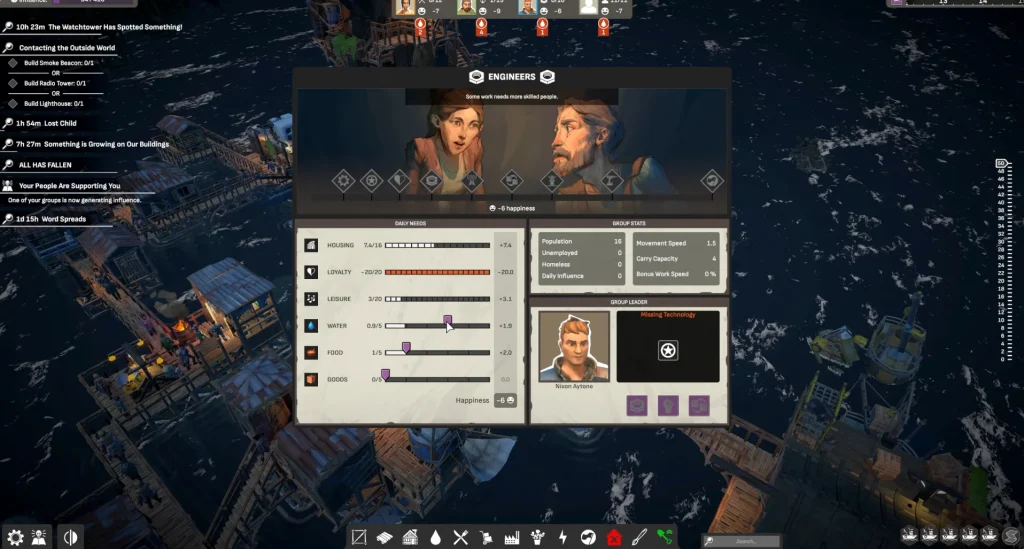Click the Missing Technology star icon
This screenshot has width=1024, height=549.
tap(667, 350)
